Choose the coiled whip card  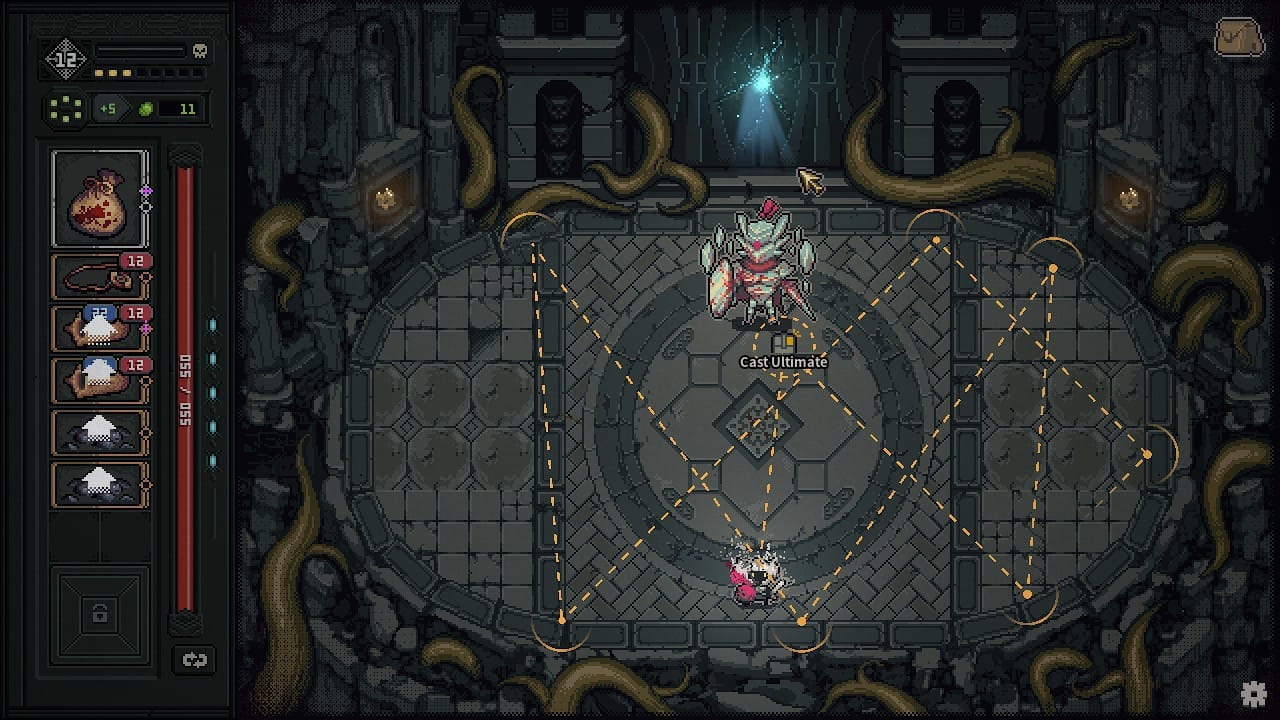[x=99, y=276]
